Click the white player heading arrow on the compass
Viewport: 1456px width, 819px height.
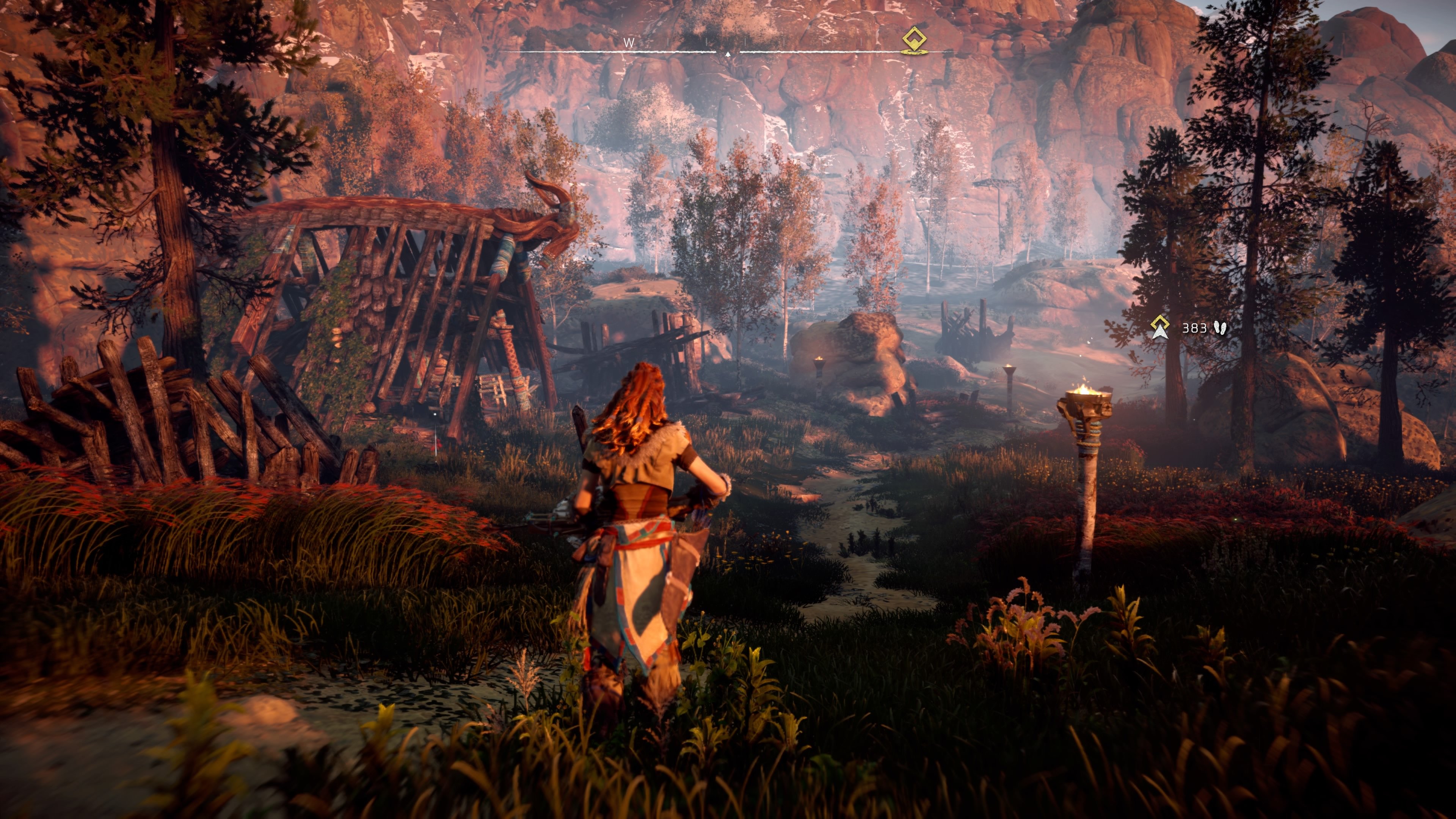pyautogui.click(x=728, y=54)
